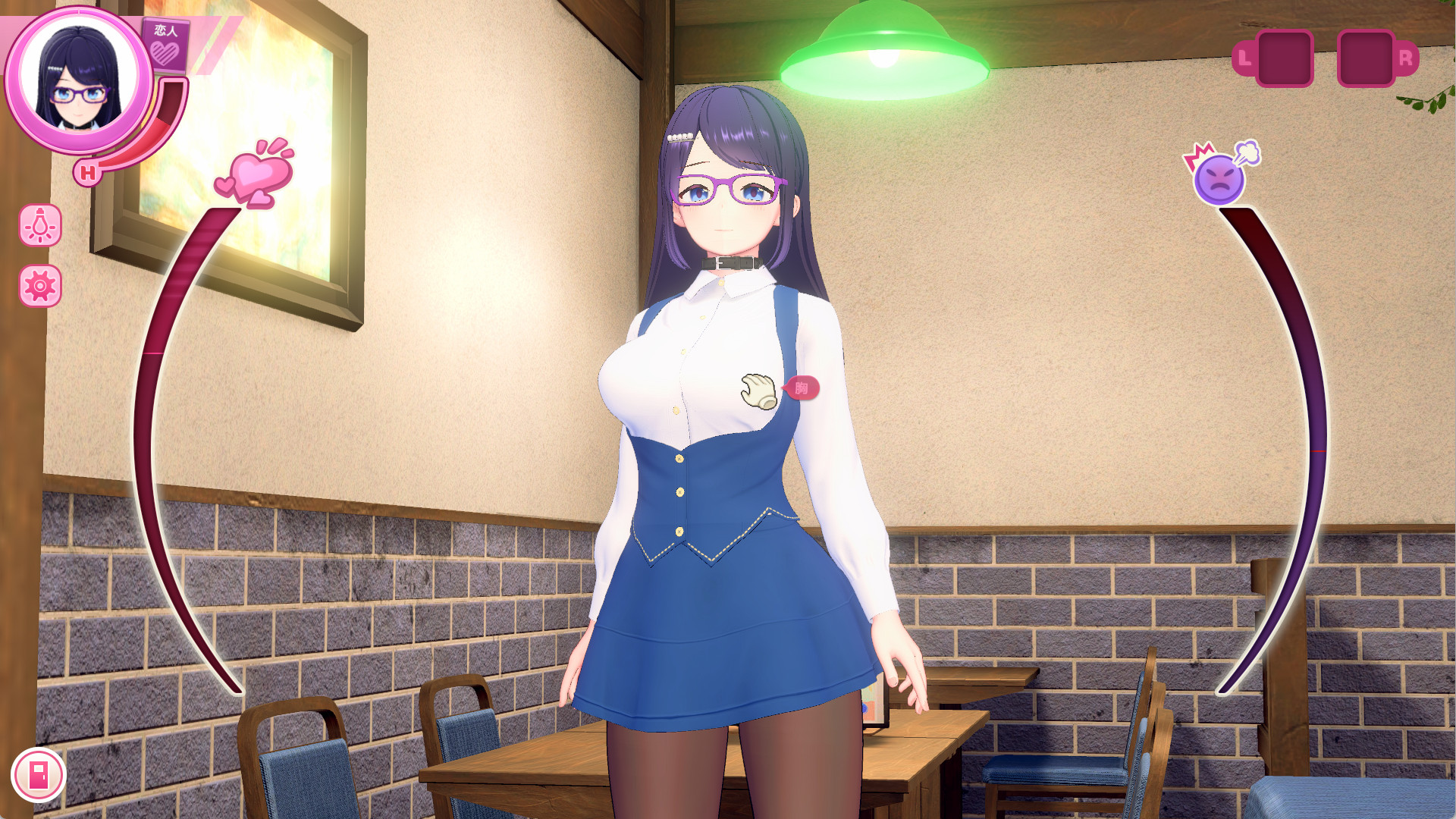Select the grabbing hand icon on her chest
Image resolution: width=1456 pixels, height=819 pixels.
(758, 389)
